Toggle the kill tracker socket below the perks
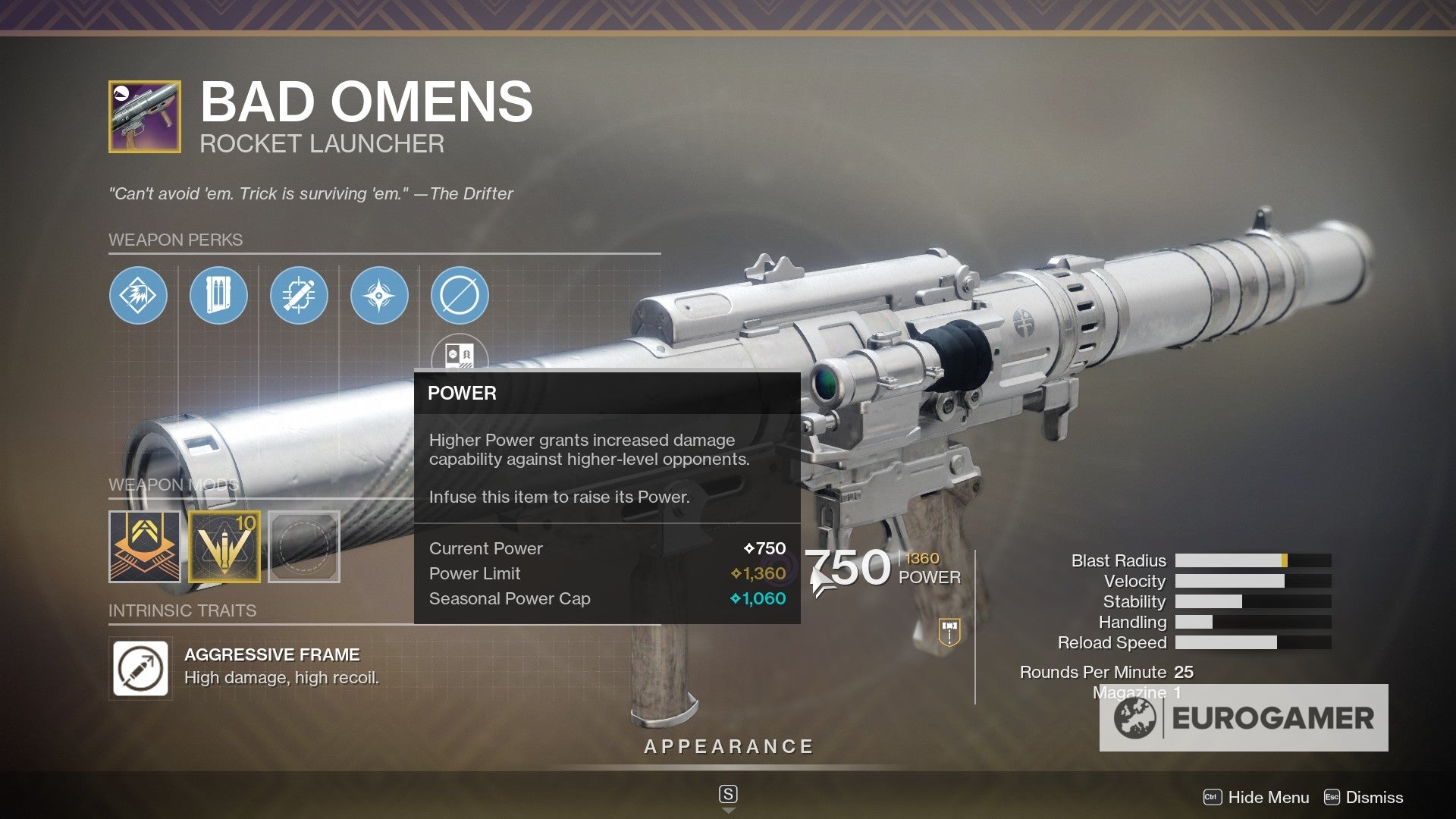This screenshot has height=819, width=1456. [460, 356]
